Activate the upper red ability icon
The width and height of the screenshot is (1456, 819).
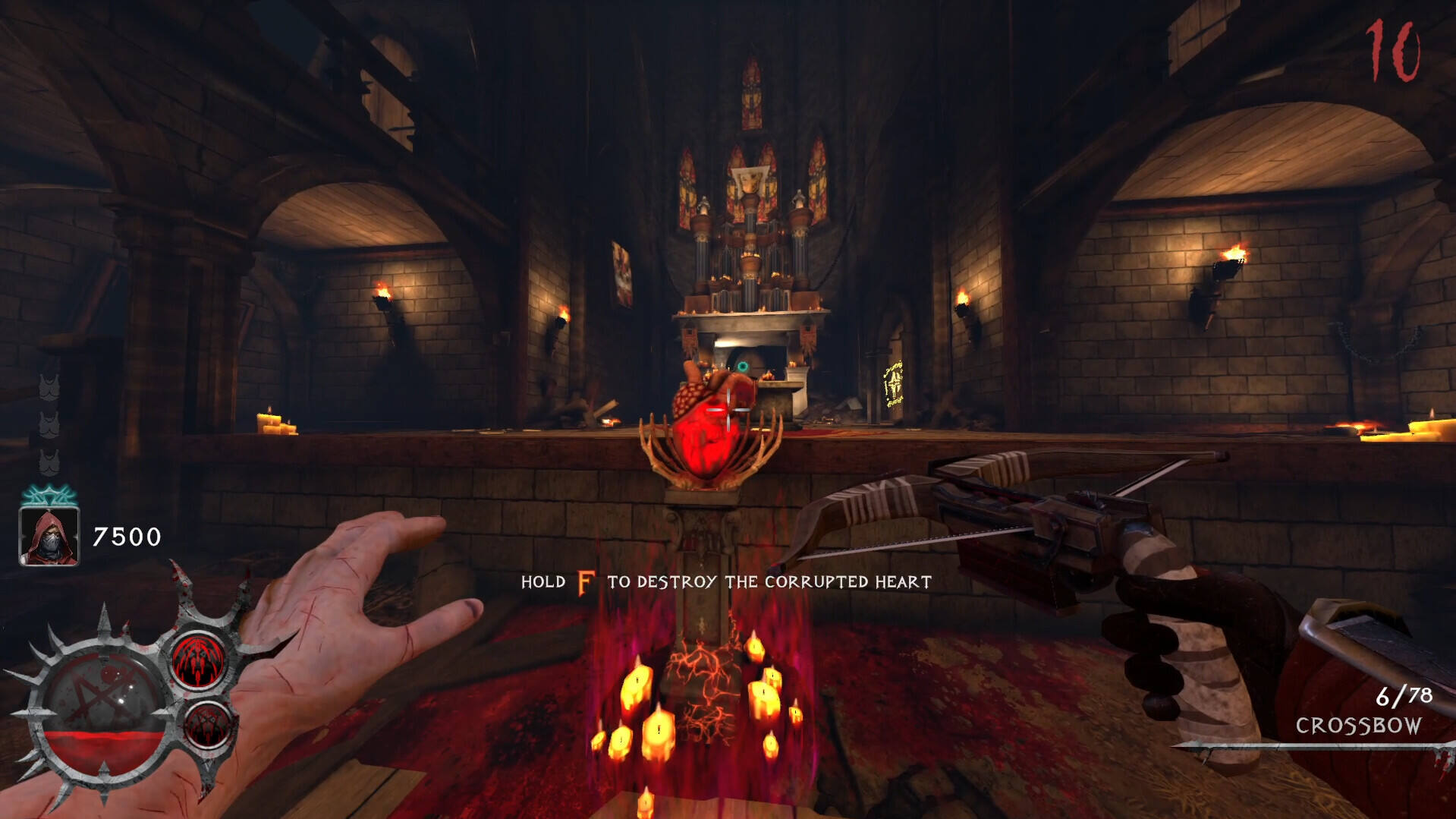coord(197,659)
